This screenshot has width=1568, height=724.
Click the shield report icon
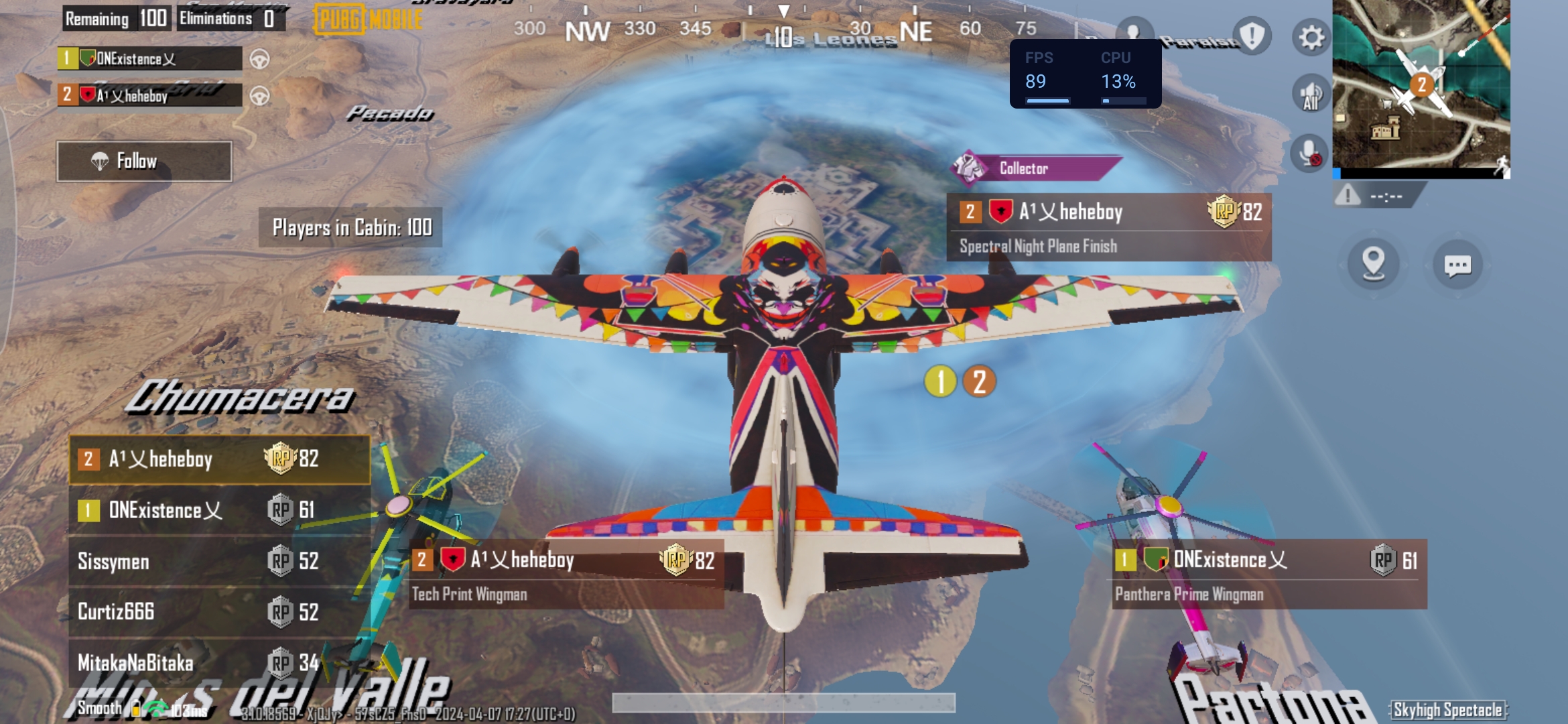pos(1251,36)
